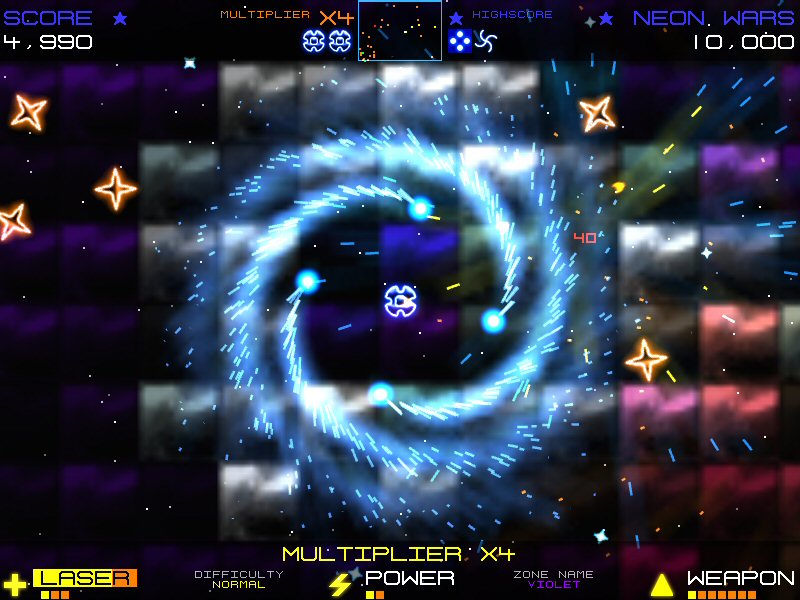Activate the blue four-dot bomb icon

click(459, 41)
